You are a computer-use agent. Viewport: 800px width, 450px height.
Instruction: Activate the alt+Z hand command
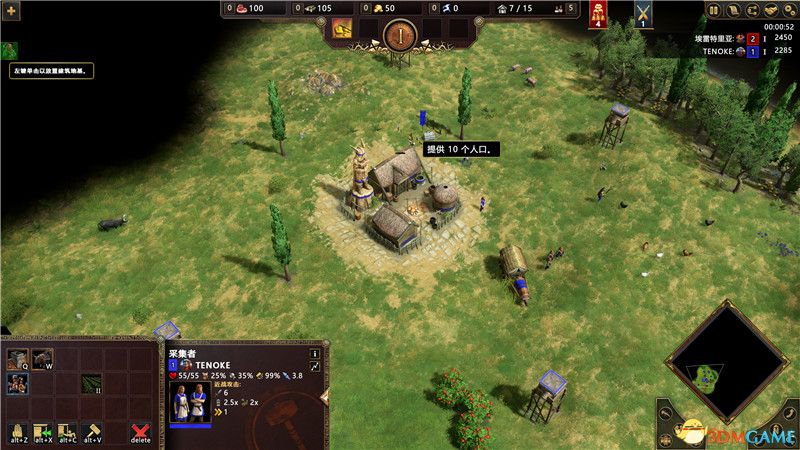pos(18,433)
